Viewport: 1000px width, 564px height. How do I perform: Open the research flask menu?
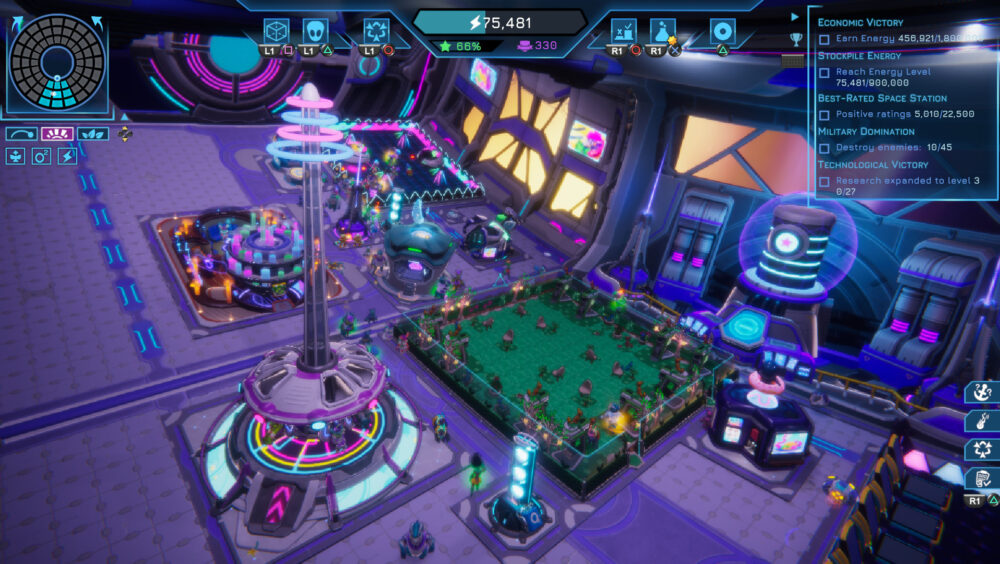tap(663, 31)
